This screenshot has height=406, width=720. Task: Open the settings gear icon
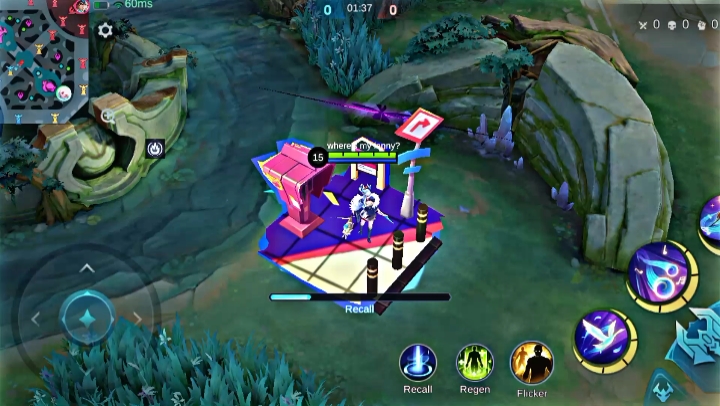[105, 31]
